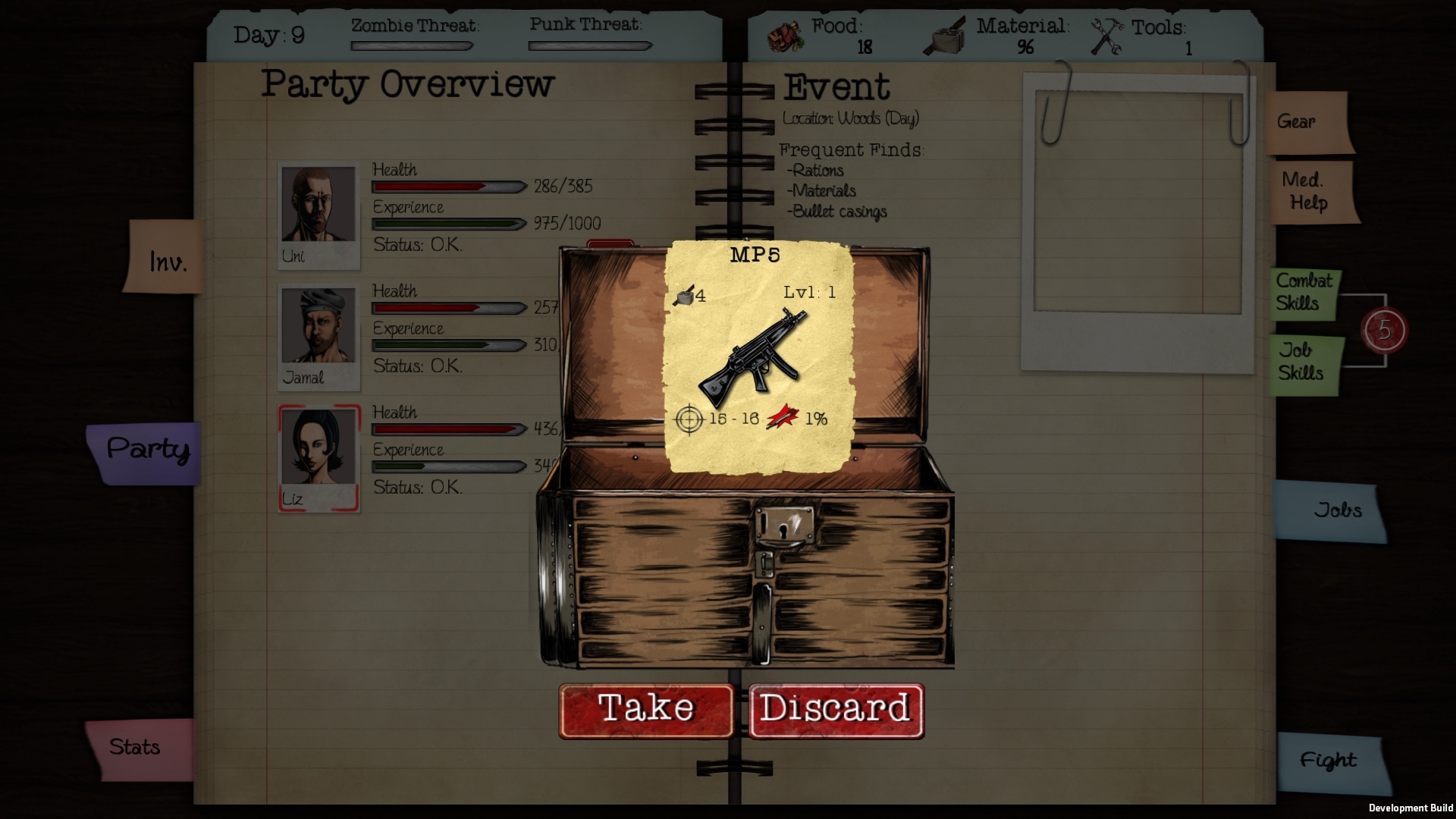Viewport: 1456px width, 819px height.
Task: Open the Jobs tab
Action: tap(1331, 511)
